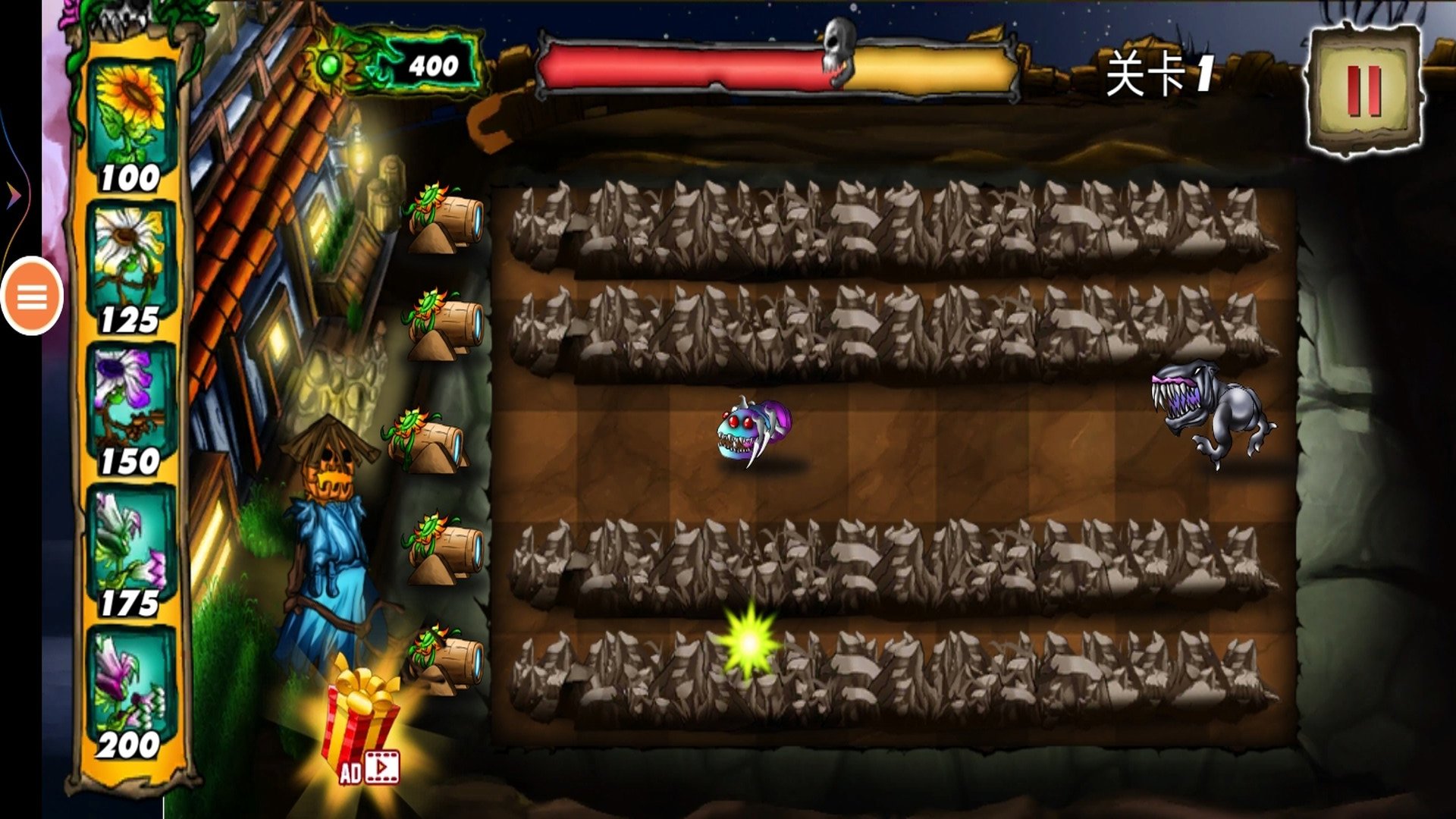This screenshot has width=1456, height=819.
Task: Pick the purple flower card costing 150
Action: point(131,409)
